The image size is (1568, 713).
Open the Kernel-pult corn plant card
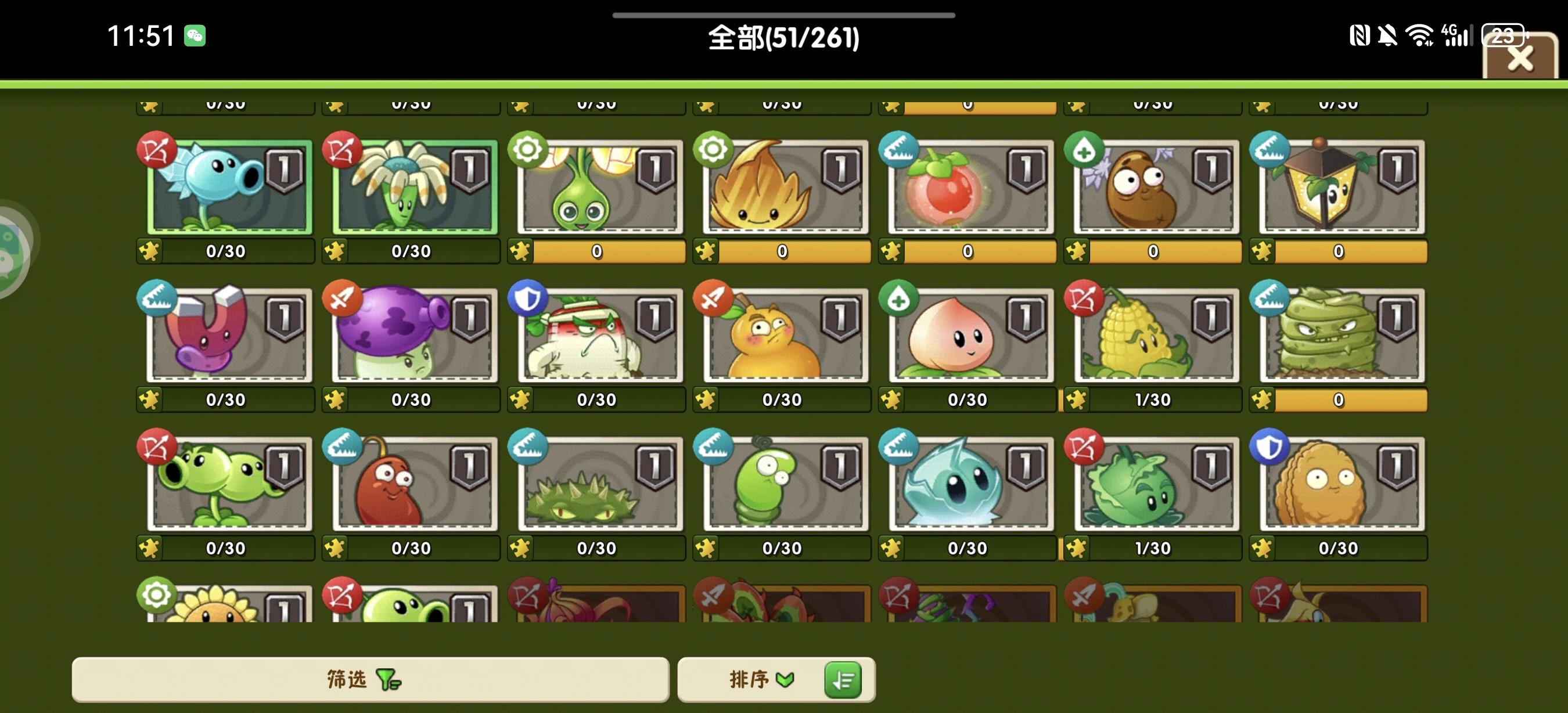tap(1153, 334)
